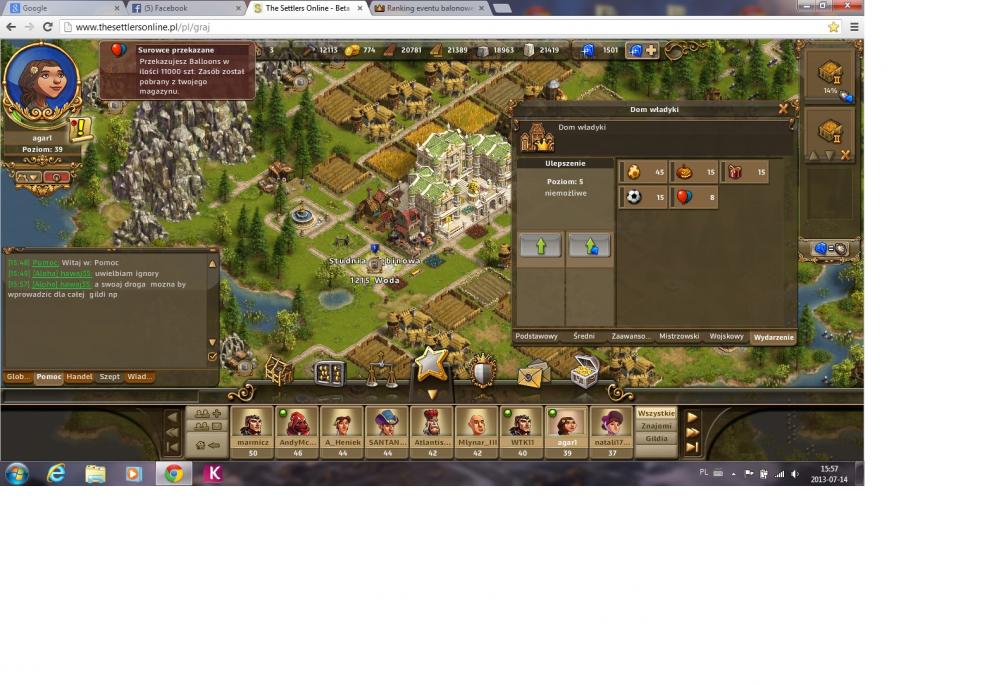982x686 pixels.
Task: Switch chat to the Szept tab
Action: tap(109, 377)
